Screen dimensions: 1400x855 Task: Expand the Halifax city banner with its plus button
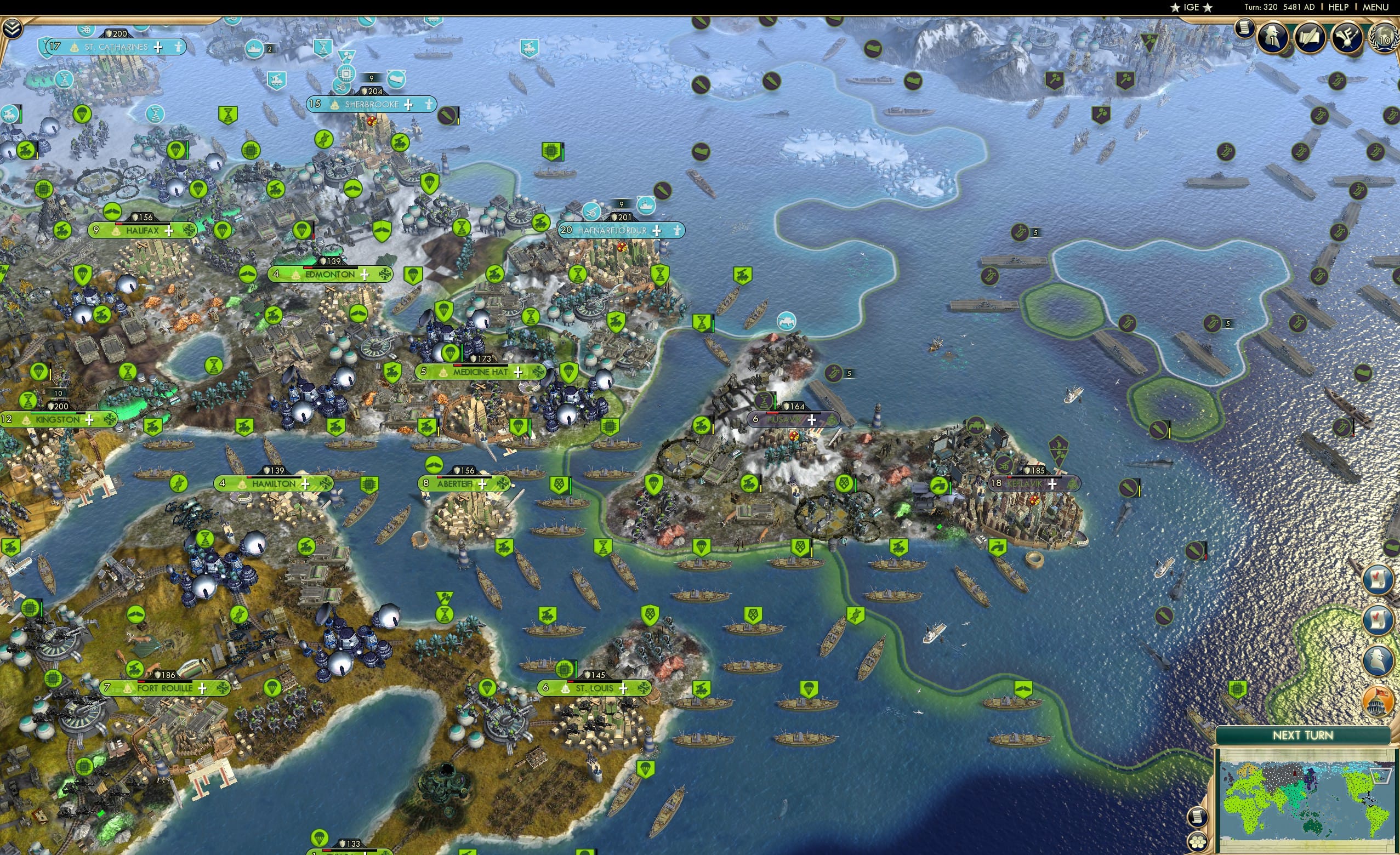169,231
